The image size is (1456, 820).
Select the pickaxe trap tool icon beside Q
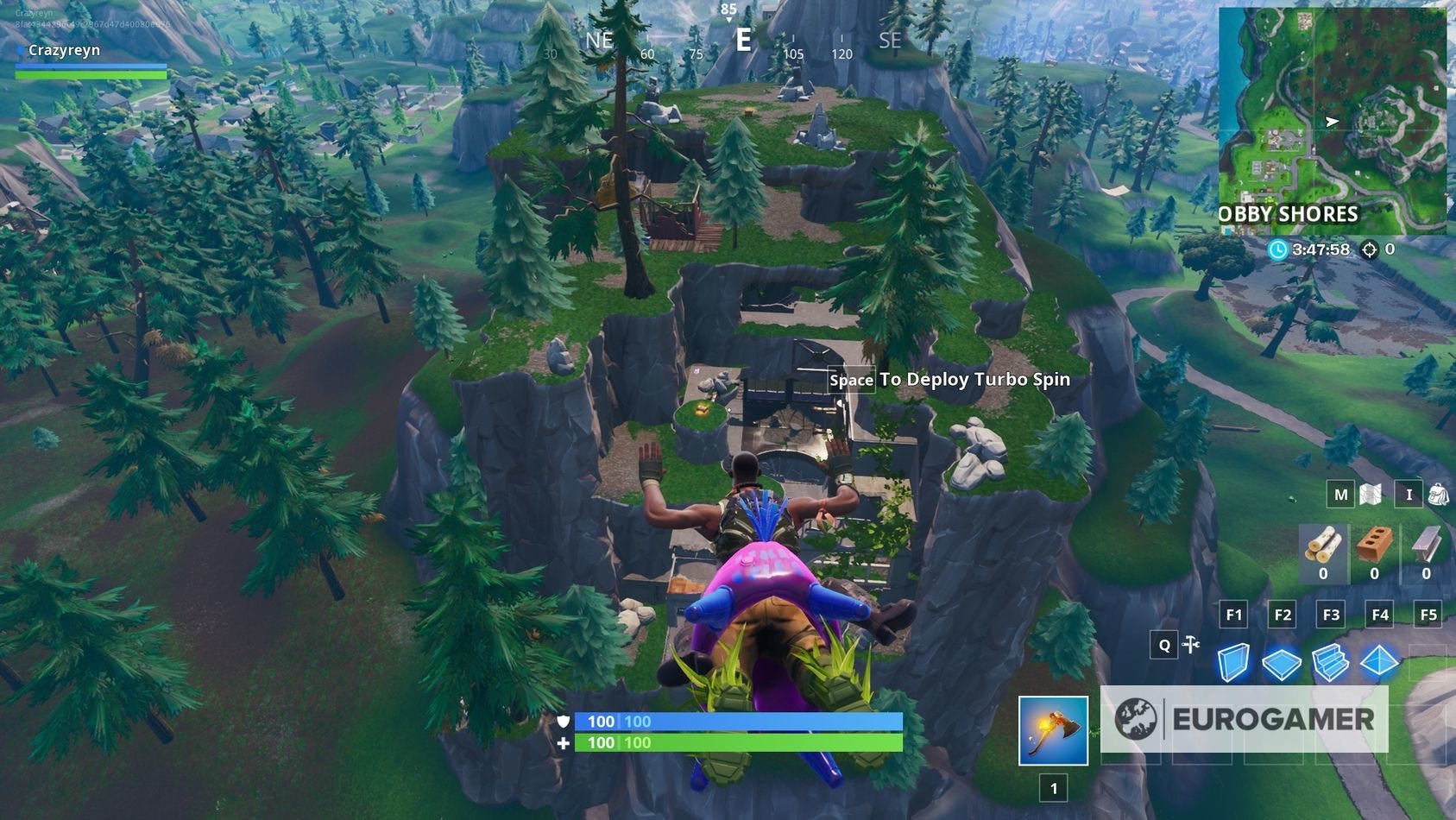(1189, 645)
